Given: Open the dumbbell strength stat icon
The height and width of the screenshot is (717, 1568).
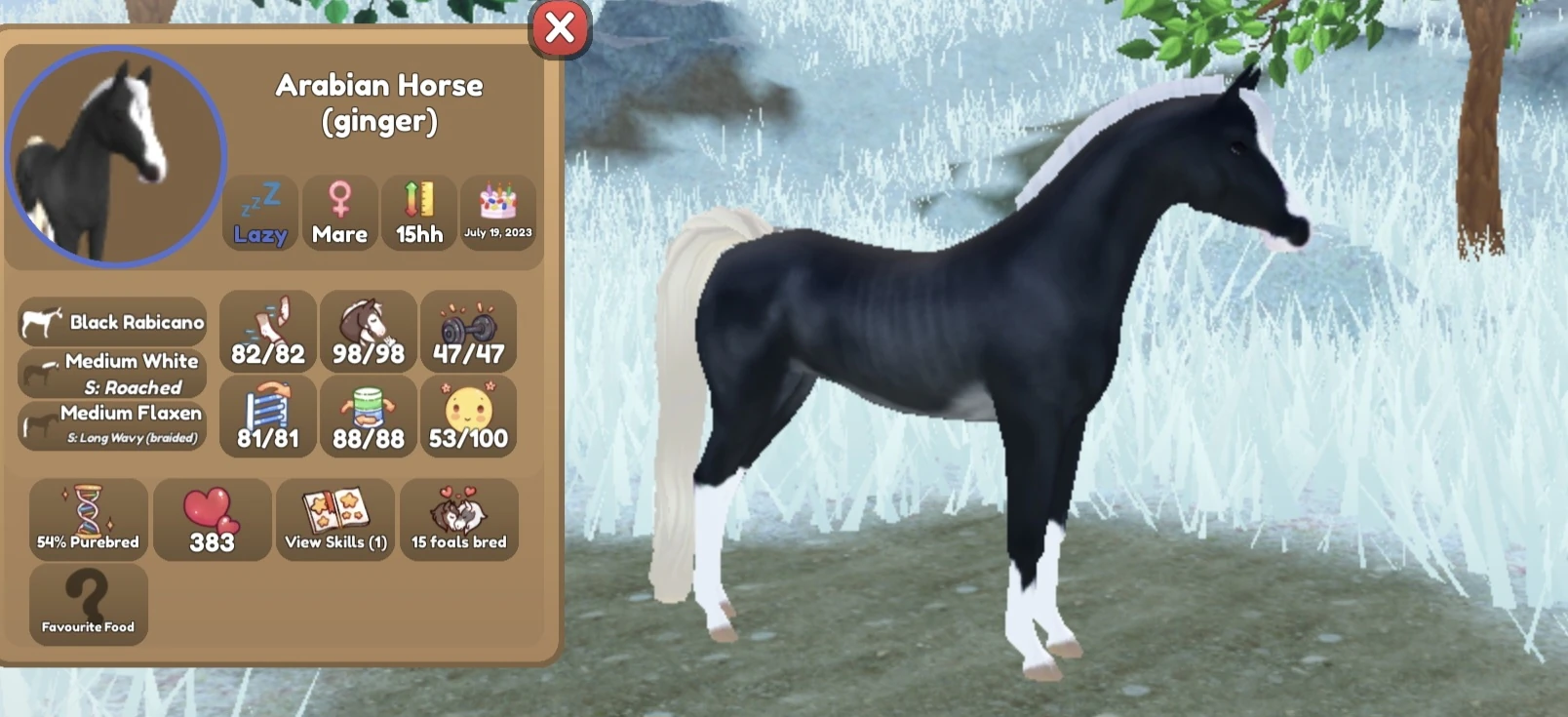Looking at the screenshot, I should click(x=468, y=333).
